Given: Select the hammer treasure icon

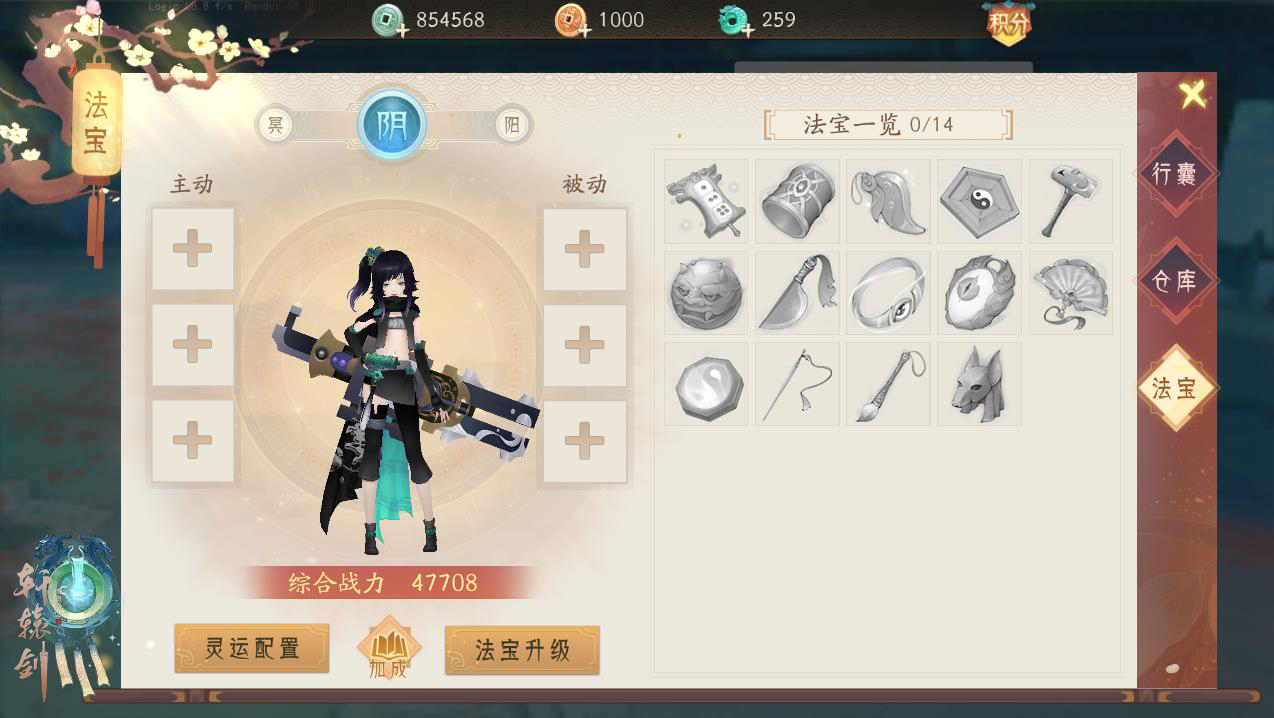Looking at the screenshot, I should tap(1070, 201).
